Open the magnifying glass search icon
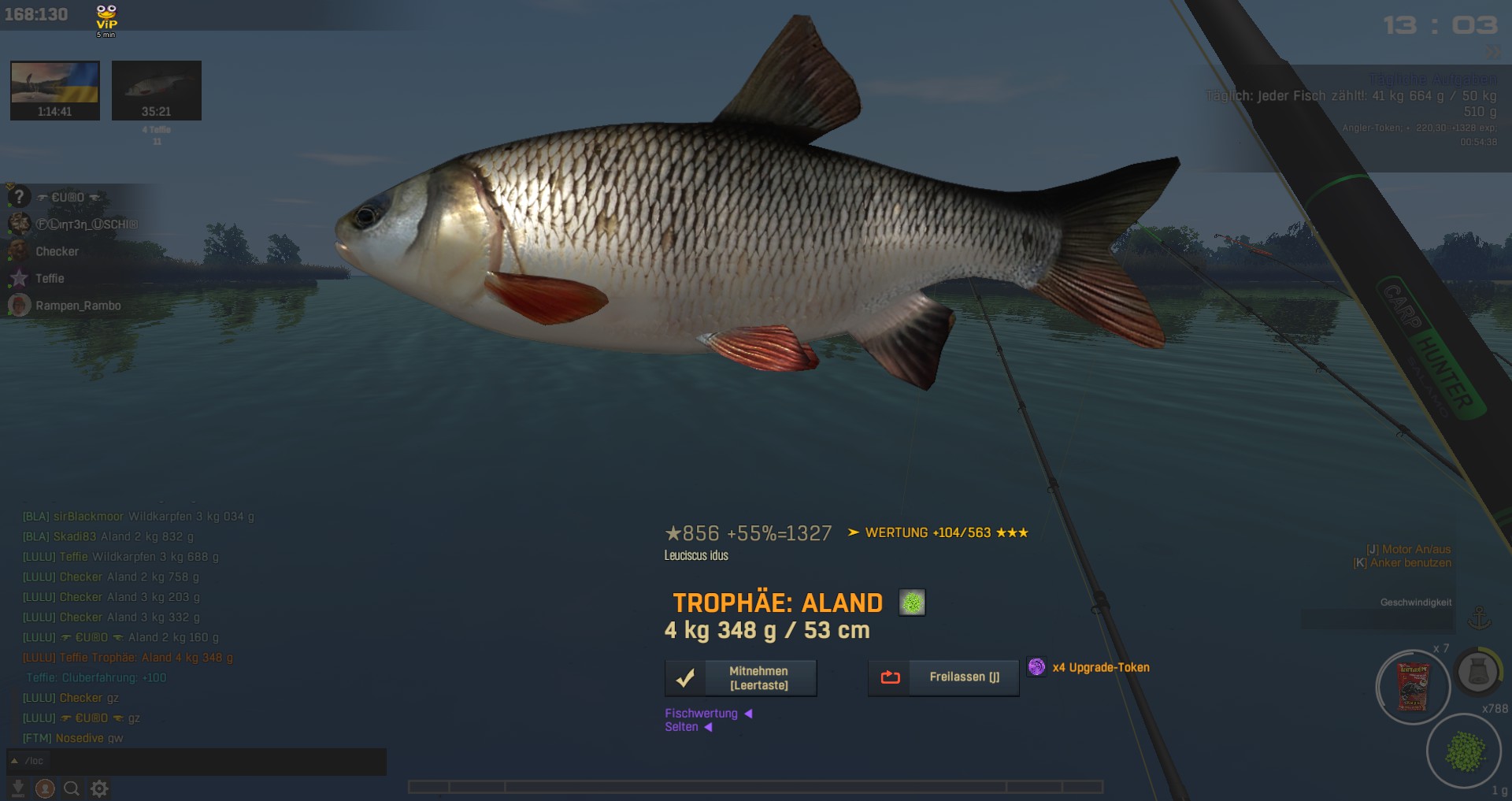1512x801 pixels. 72,788
